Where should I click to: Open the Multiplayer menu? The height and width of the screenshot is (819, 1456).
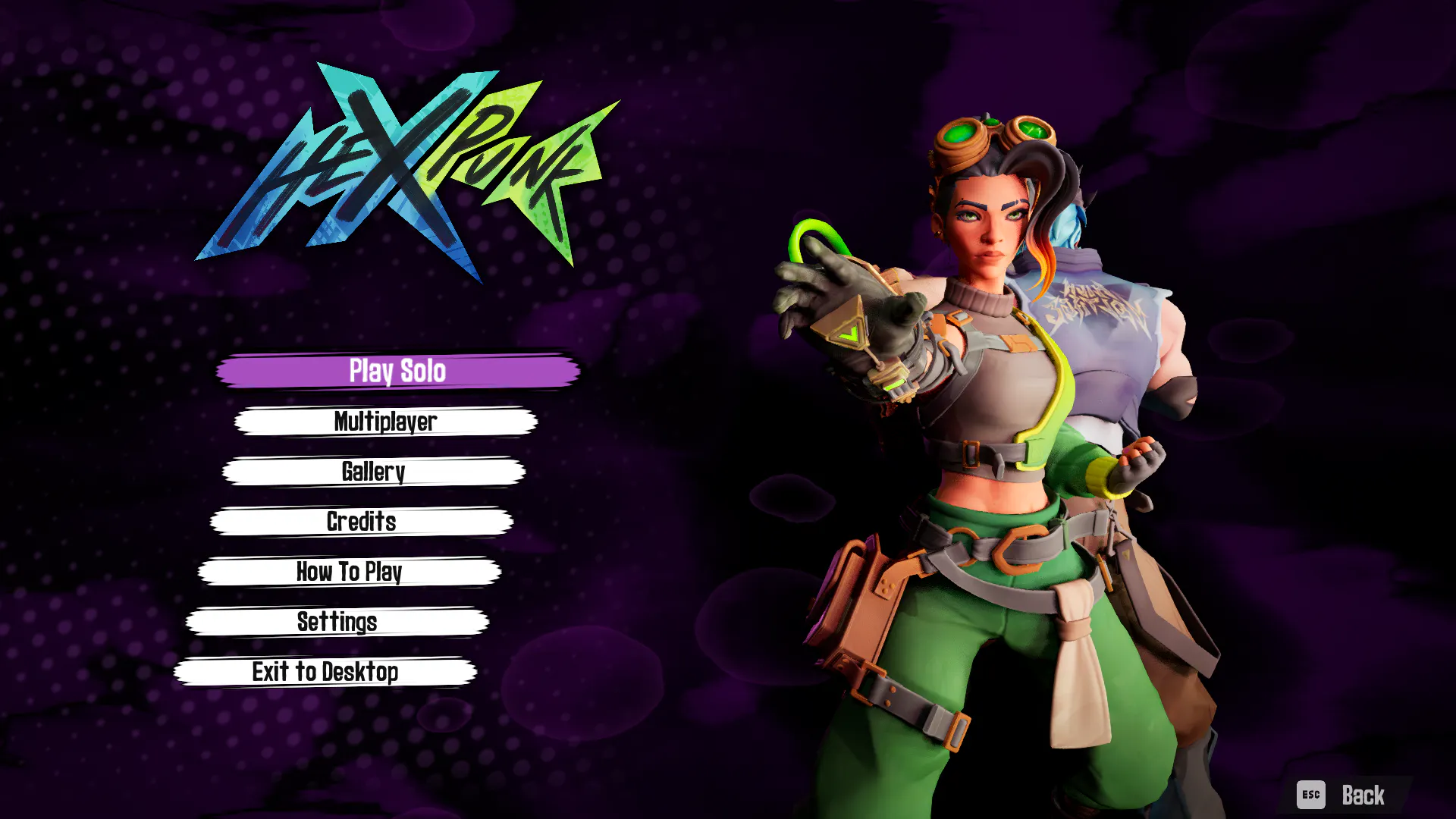tap(385, 422)
